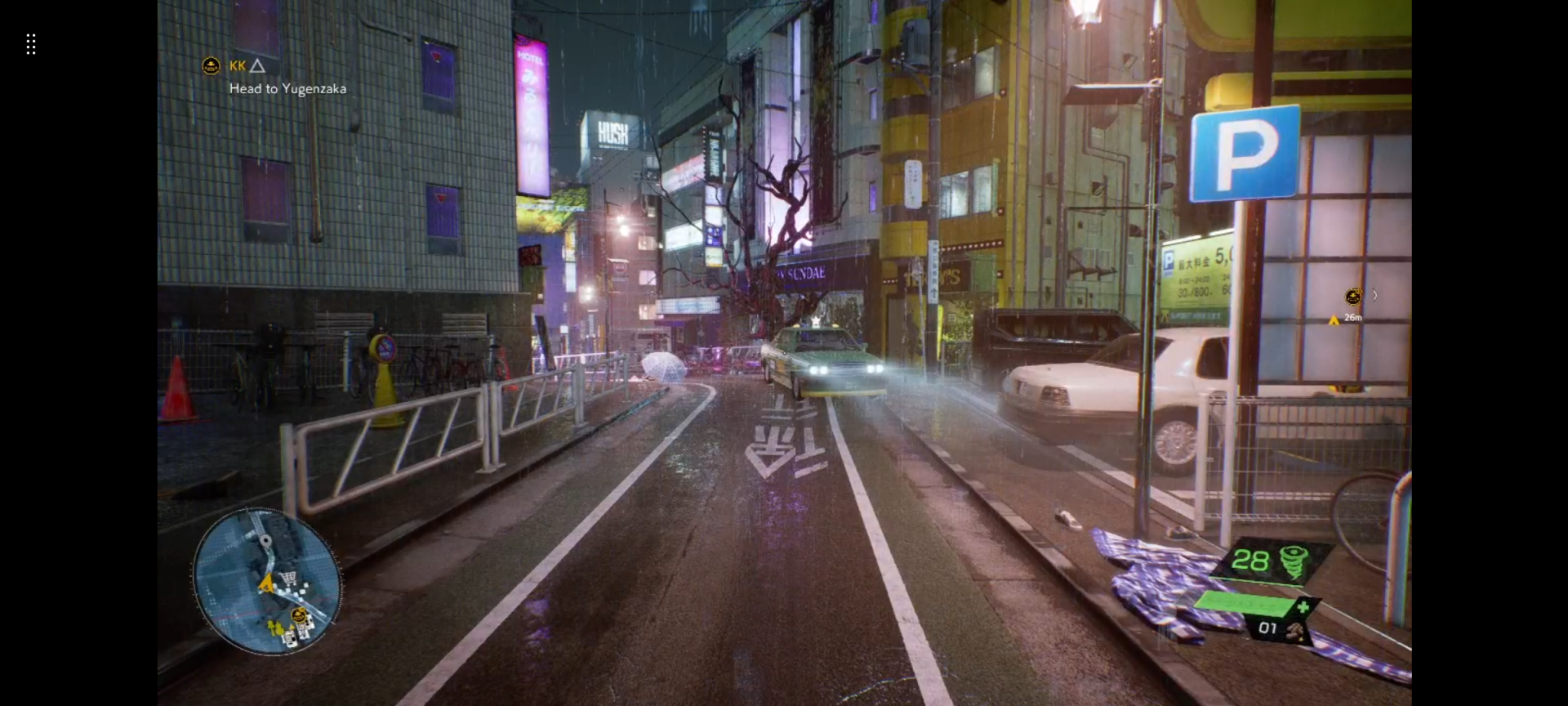Select the "Head to Yugenzaka" objective tracker

point(287,89)
